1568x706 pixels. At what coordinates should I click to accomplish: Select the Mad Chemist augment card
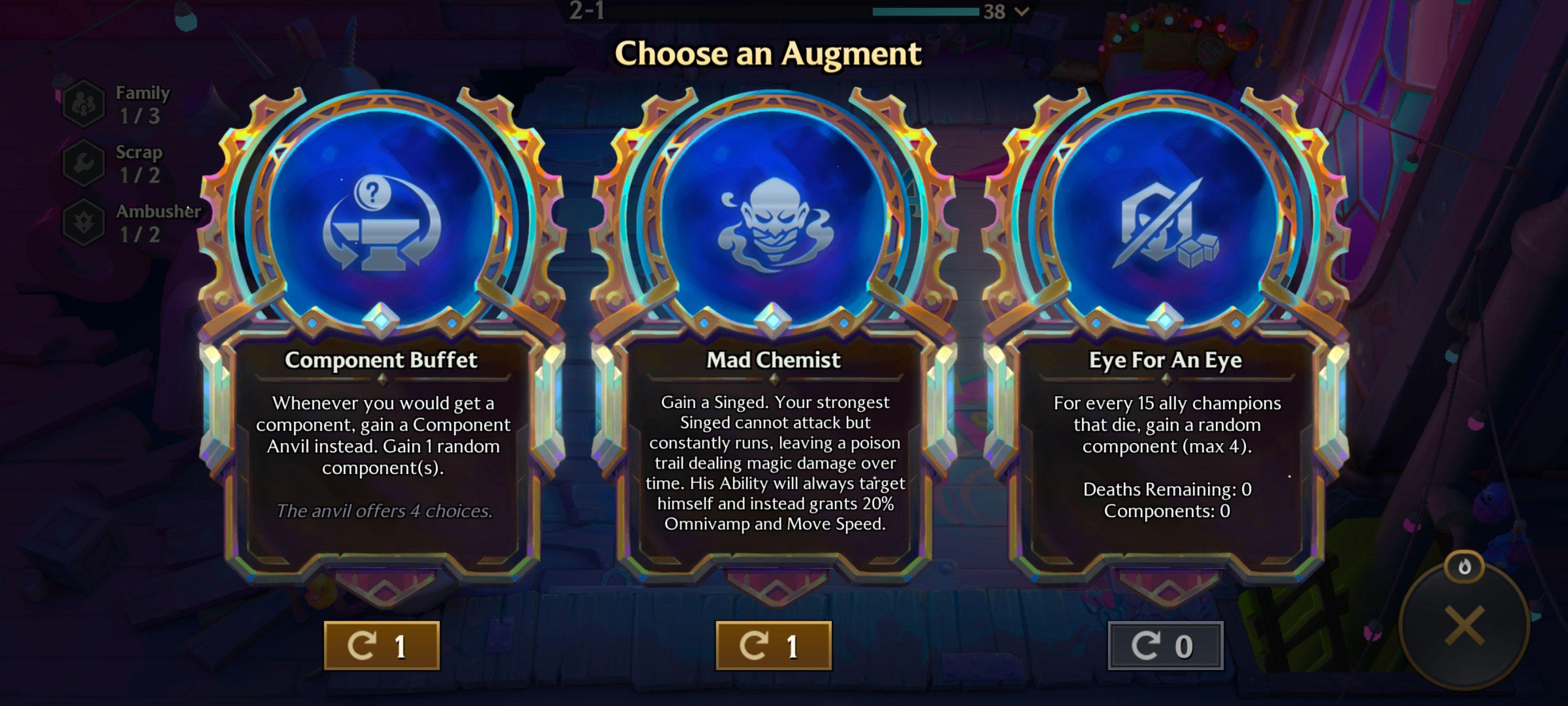773,341
